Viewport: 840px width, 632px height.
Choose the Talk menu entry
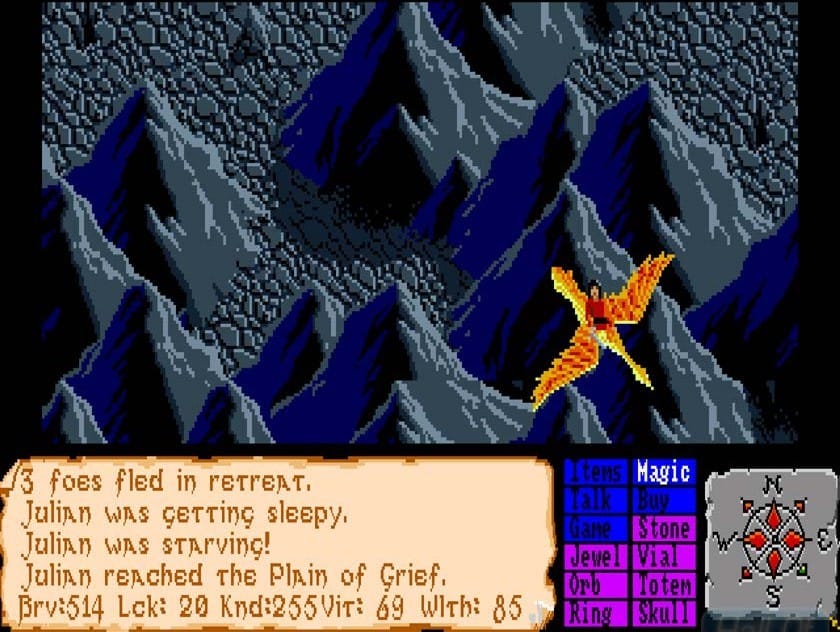click(x=596, y=500)
